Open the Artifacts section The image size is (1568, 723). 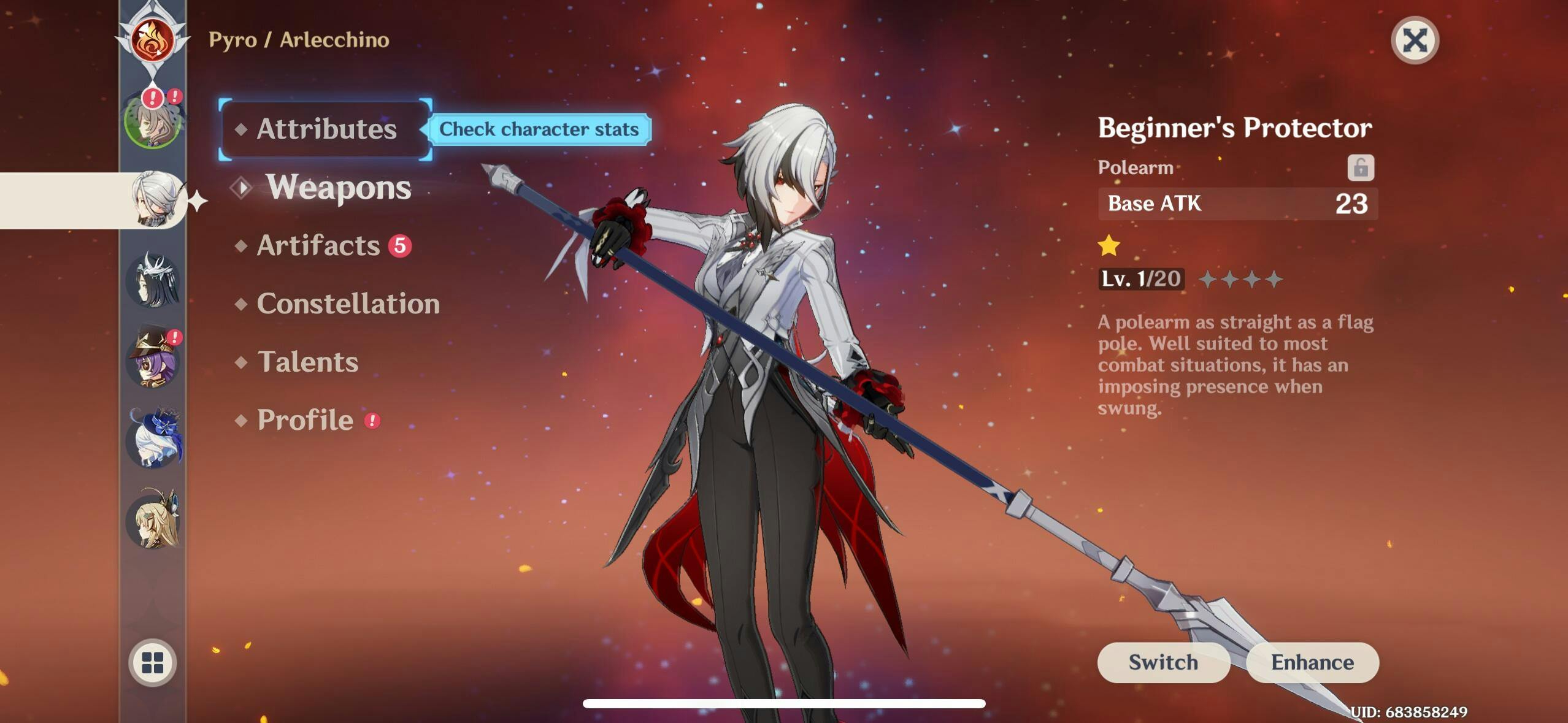click(x=318, y=245)
